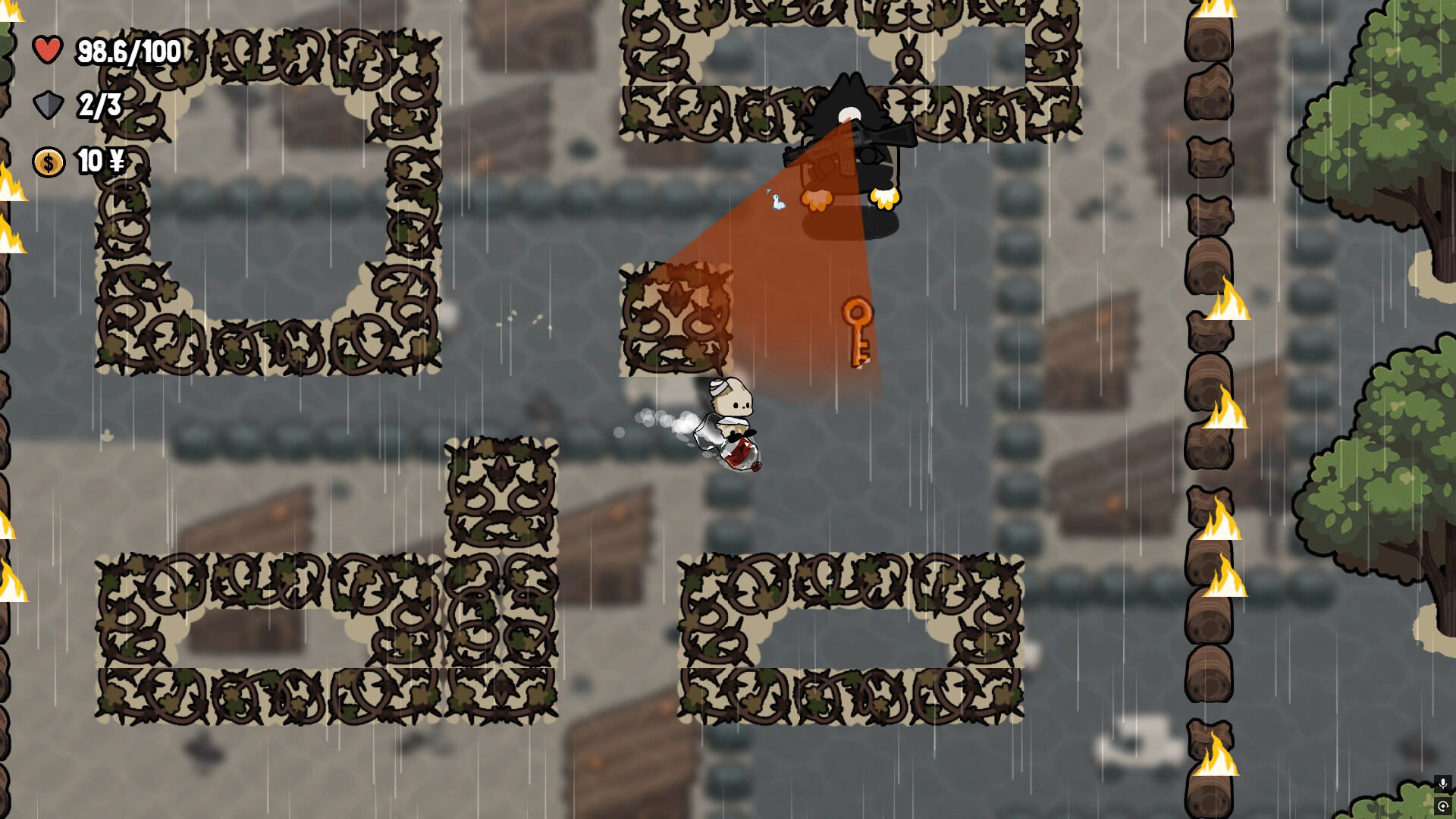Click the gold coin currency icon

[x=48, y=161]
